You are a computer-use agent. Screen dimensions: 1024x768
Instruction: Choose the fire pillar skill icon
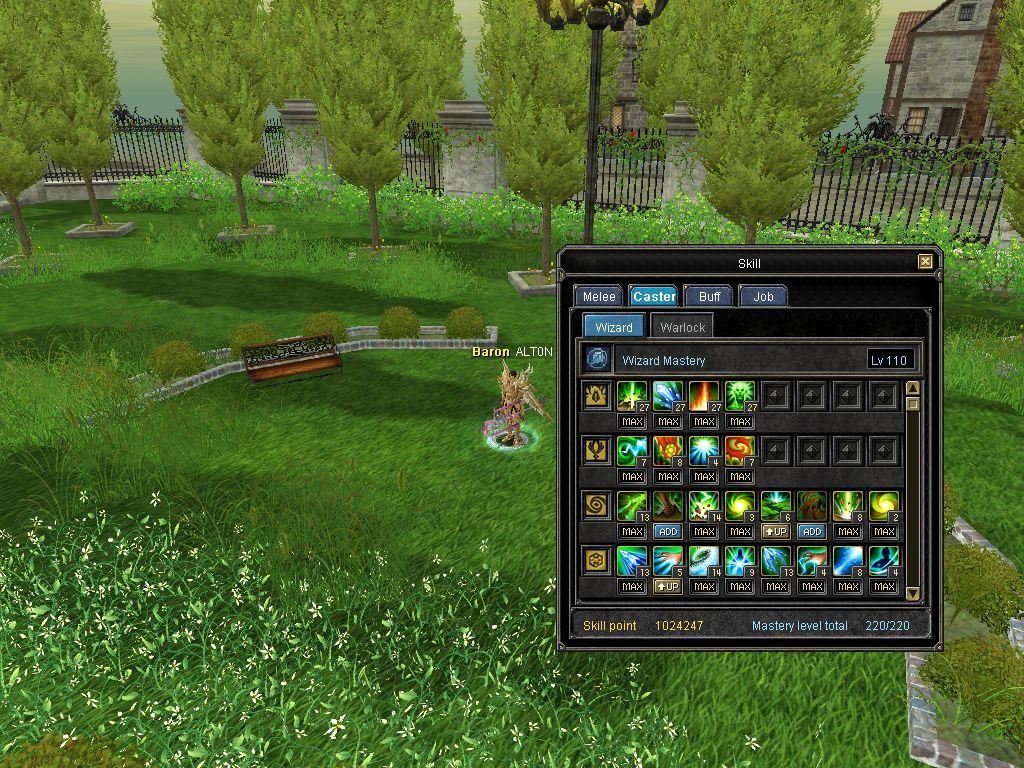[x=704, y=396]
